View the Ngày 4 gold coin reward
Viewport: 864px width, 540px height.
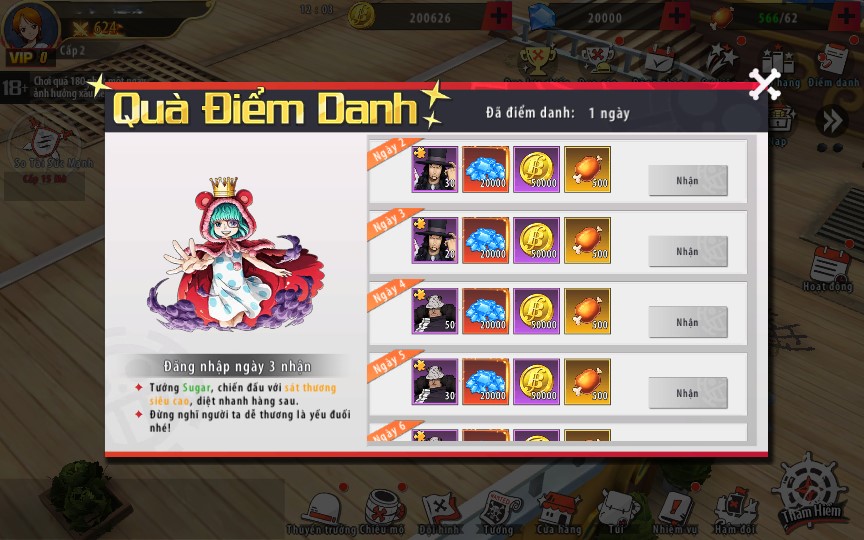click(537, 312)
